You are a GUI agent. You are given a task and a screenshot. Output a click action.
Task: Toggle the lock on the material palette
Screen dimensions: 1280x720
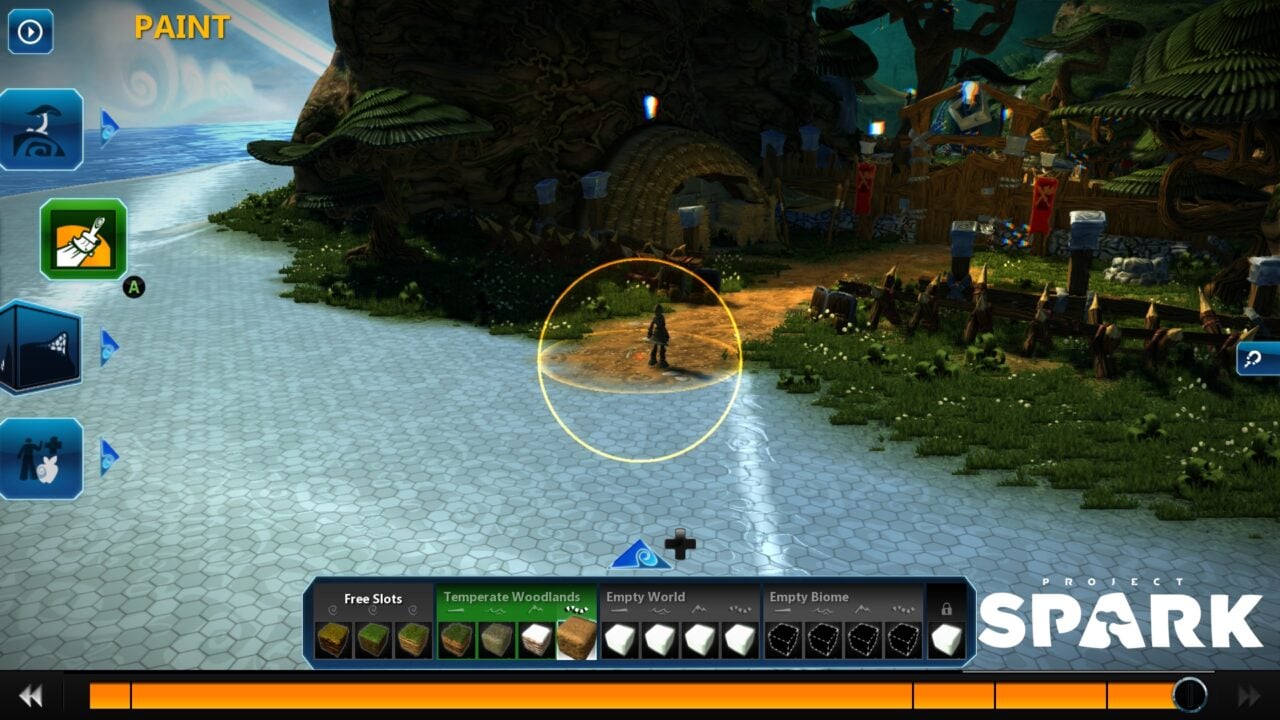point(949,607)
